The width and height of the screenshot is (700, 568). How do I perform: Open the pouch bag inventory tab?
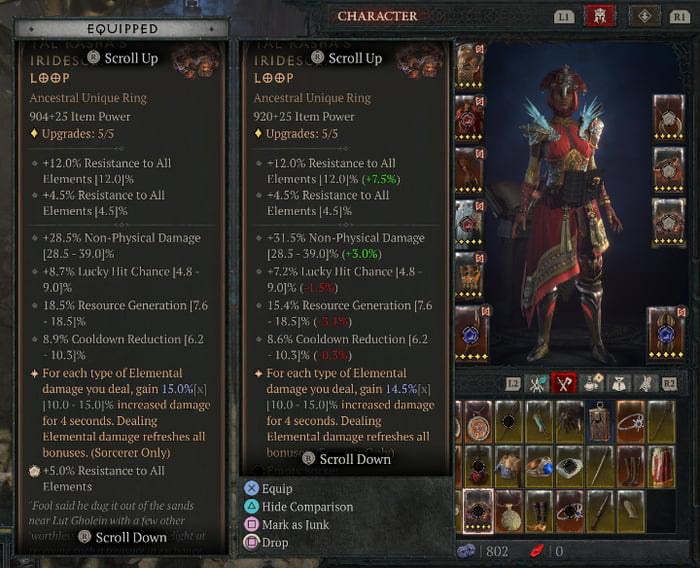point(618,382)
